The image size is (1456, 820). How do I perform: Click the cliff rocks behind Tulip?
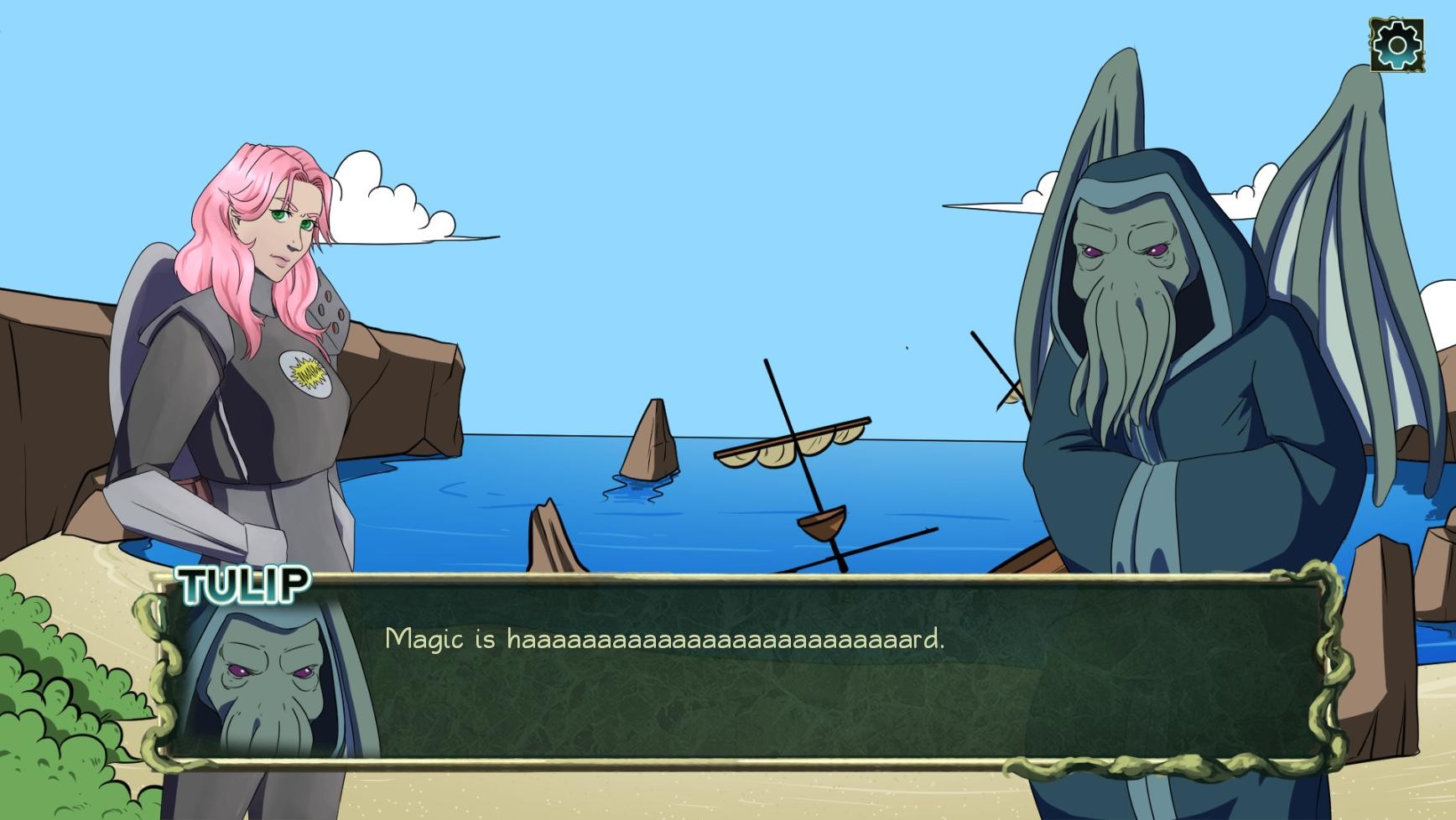click(403, 394)
